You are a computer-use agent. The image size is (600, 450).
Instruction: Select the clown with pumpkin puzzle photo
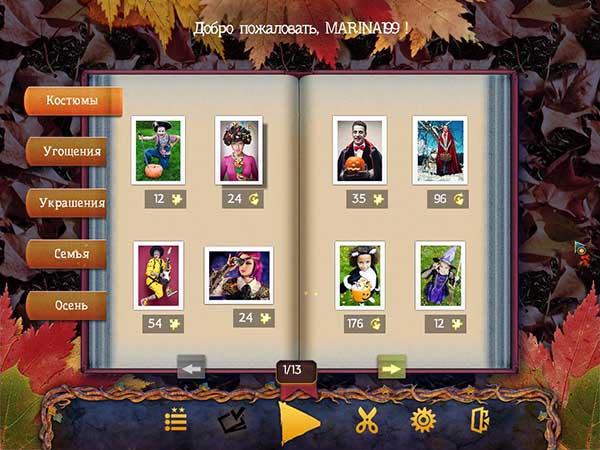pyautogui.click(x=159, y=149)
